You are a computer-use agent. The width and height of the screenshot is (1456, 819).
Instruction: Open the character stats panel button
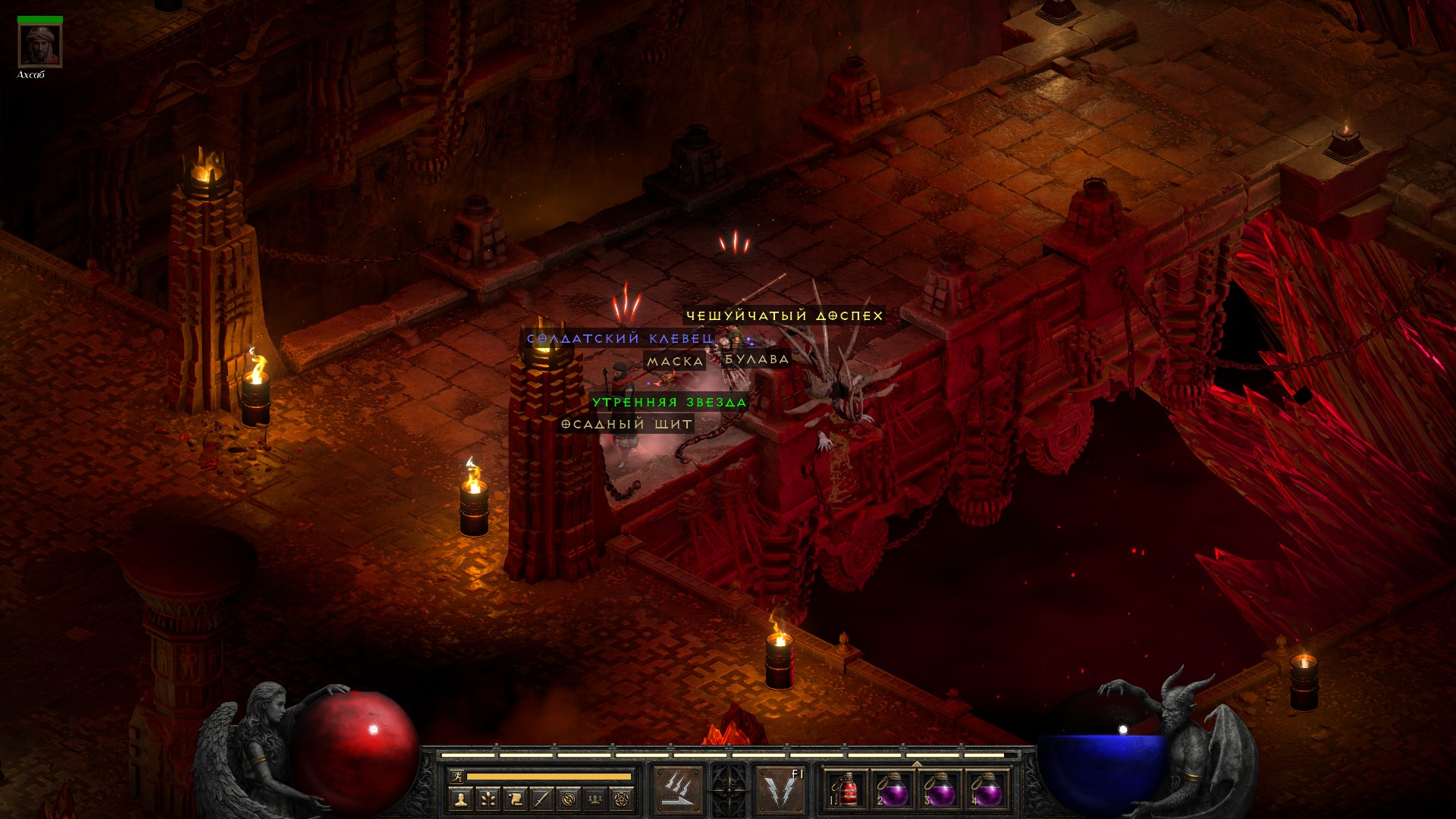pos(460,799)
